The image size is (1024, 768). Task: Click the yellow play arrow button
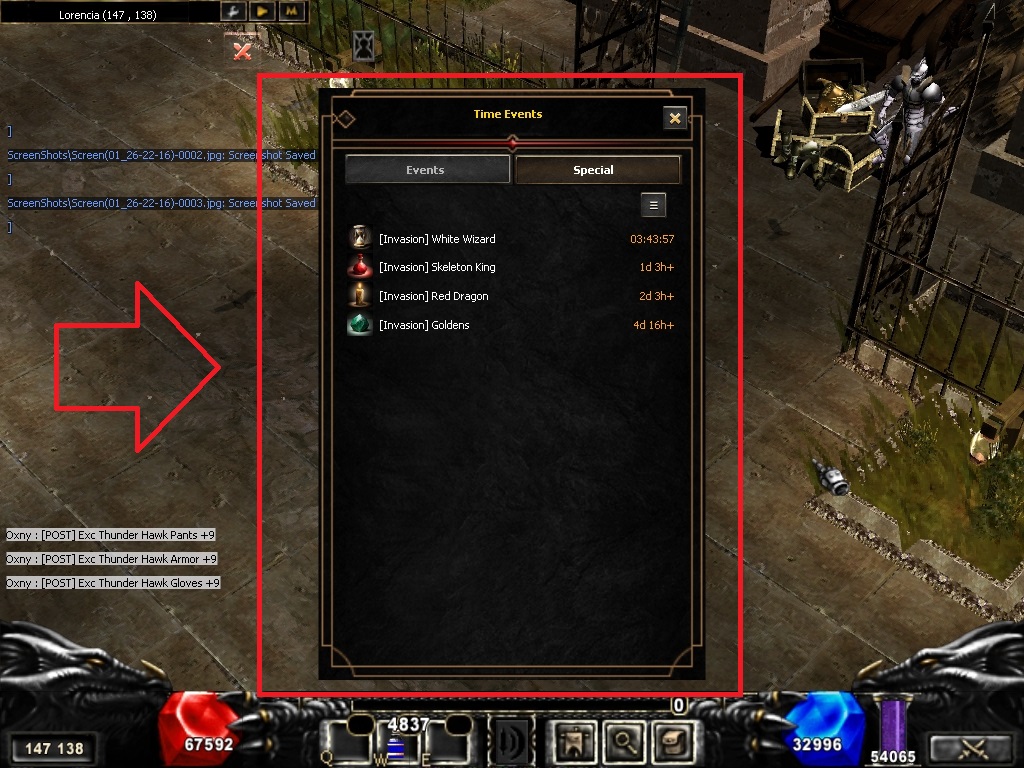262,11
